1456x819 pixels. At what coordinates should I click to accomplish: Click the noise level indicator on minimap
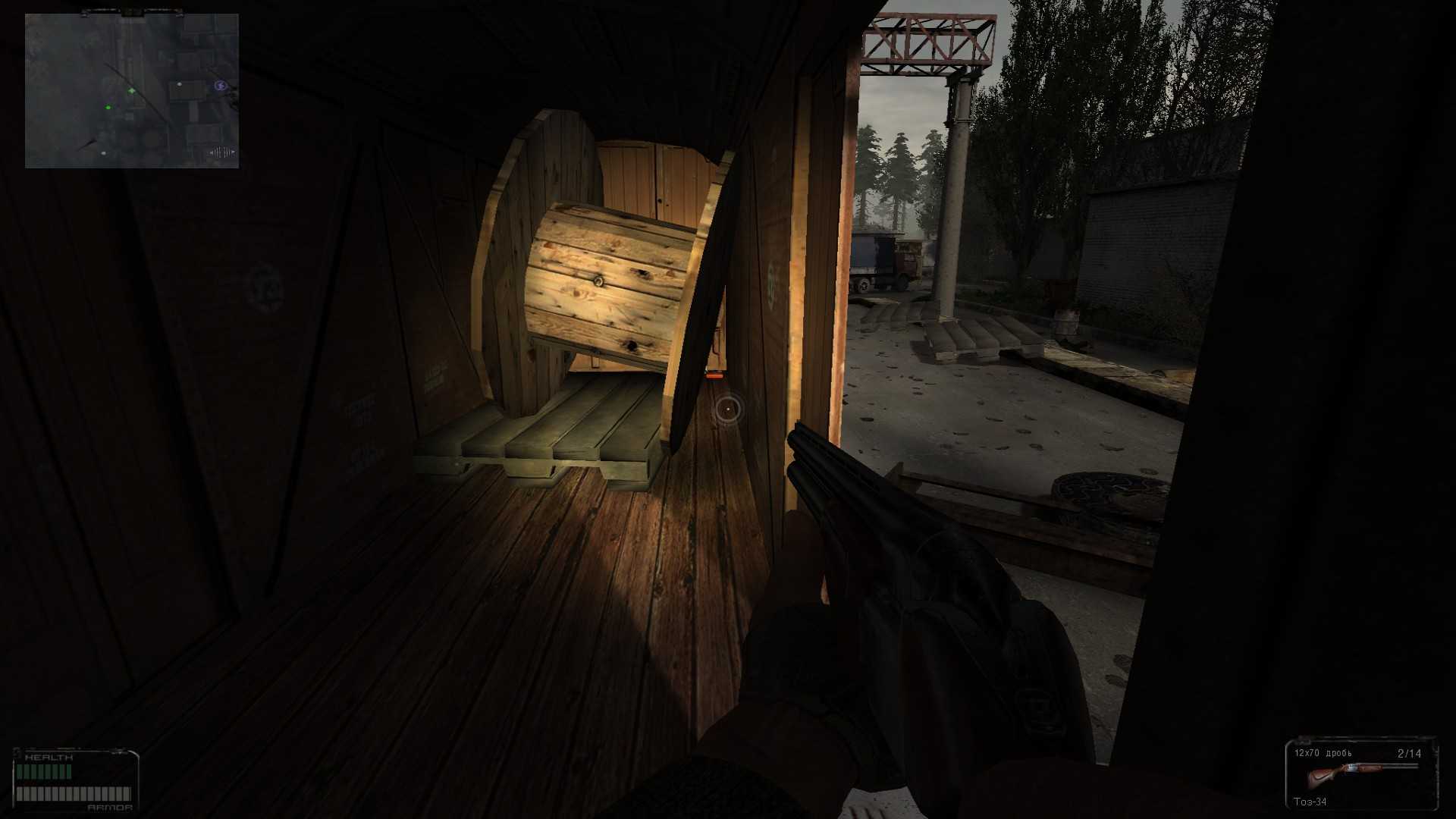pyautogui.click(x=221, y=152)
